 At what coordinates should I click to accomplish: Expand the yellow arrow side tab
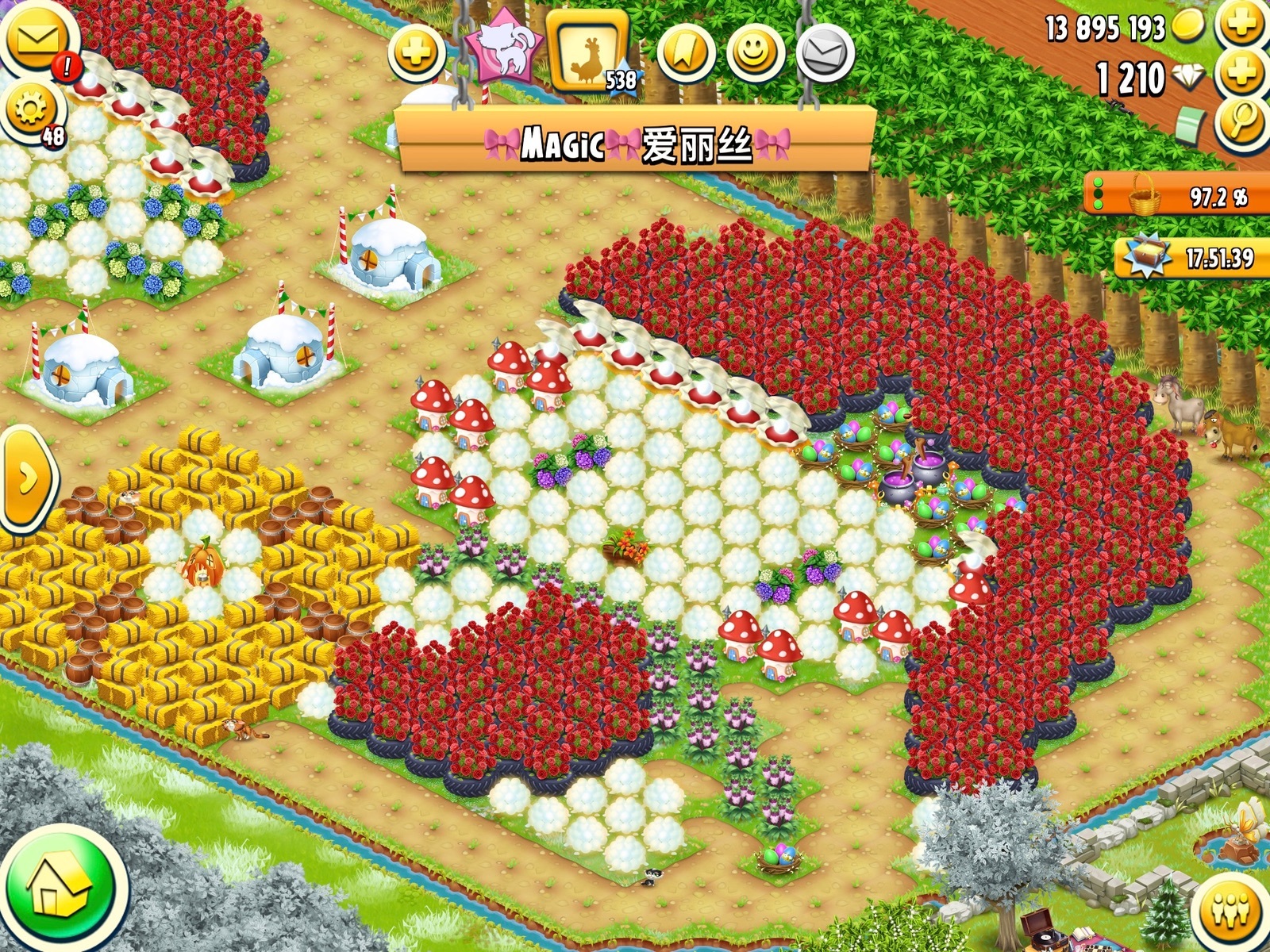pos(26,478)
